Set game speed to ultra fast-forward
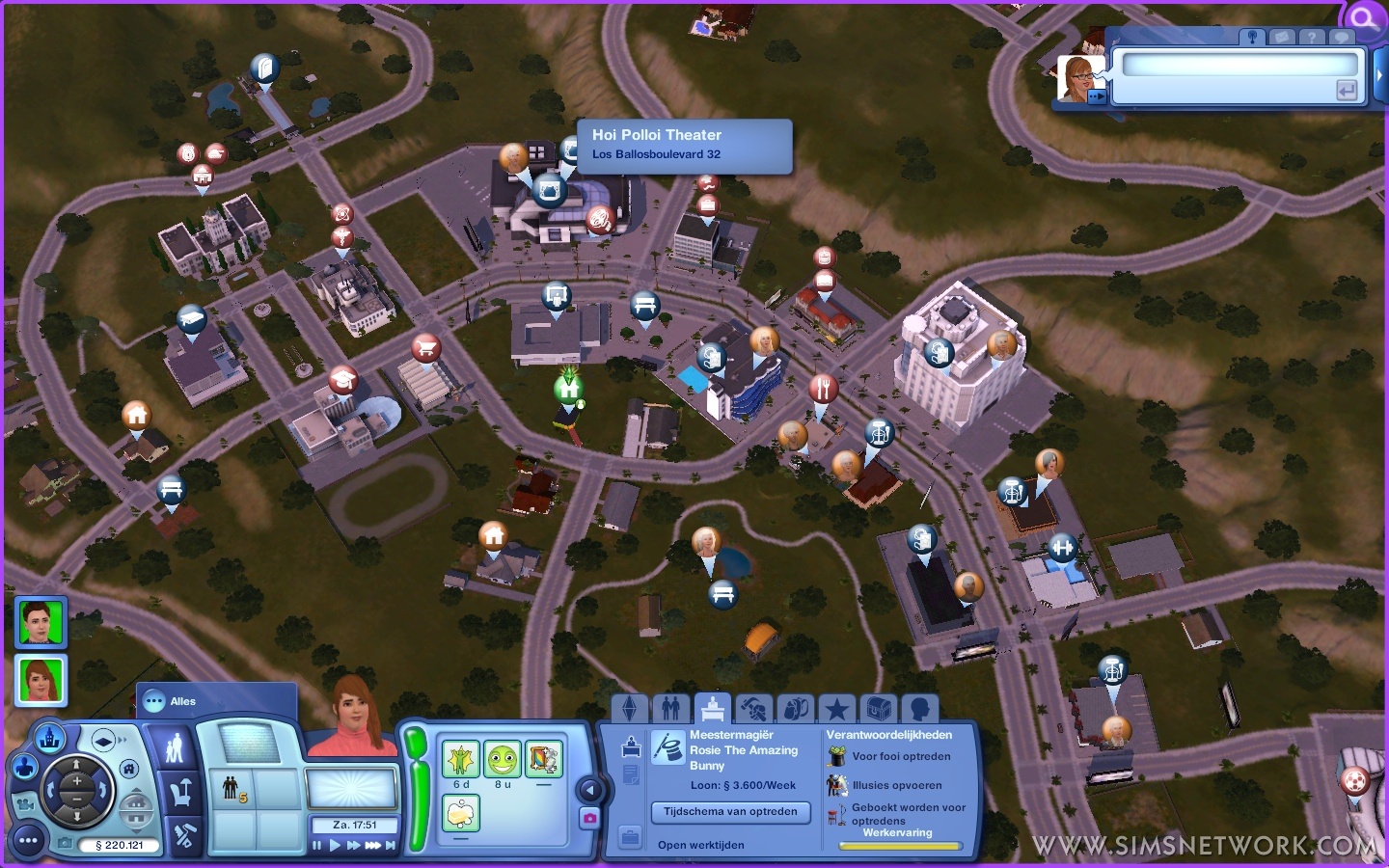Screen dimensions: 1389x868 (x=372, y=846)
